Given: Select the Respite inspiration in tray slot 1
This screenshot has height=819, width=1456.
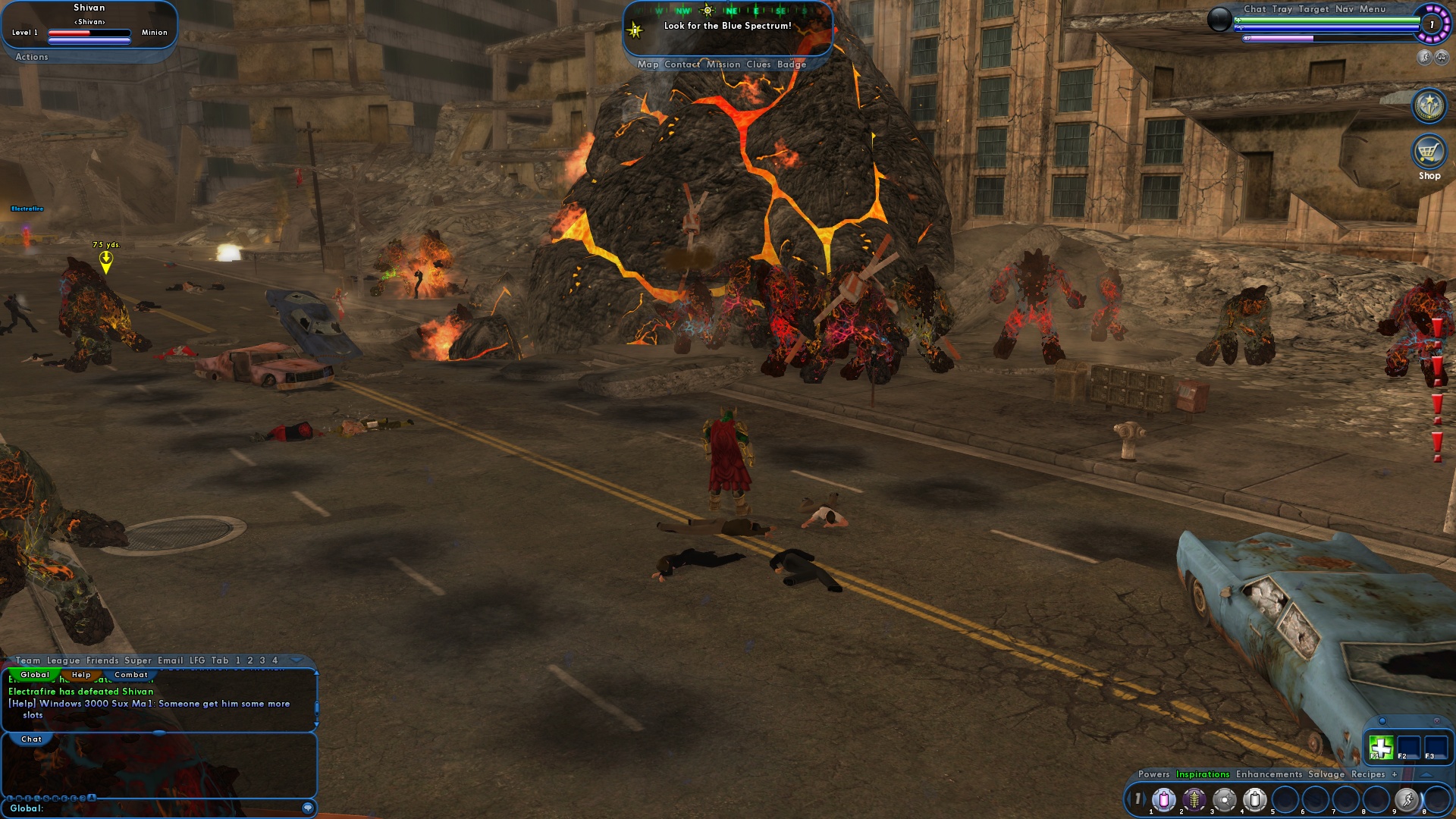Looking at the screenshot, I should coord(1164,800).
